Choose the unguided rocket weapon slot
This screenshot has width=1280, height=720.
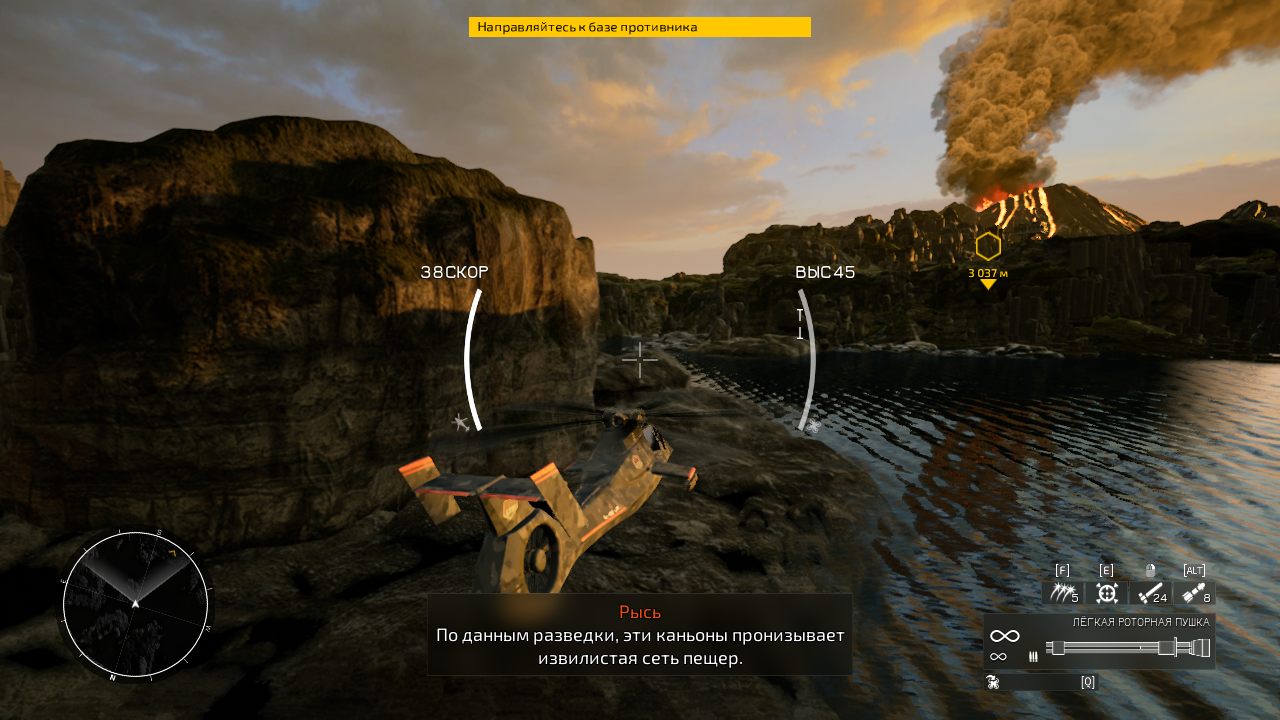(x=1151, y=593)
